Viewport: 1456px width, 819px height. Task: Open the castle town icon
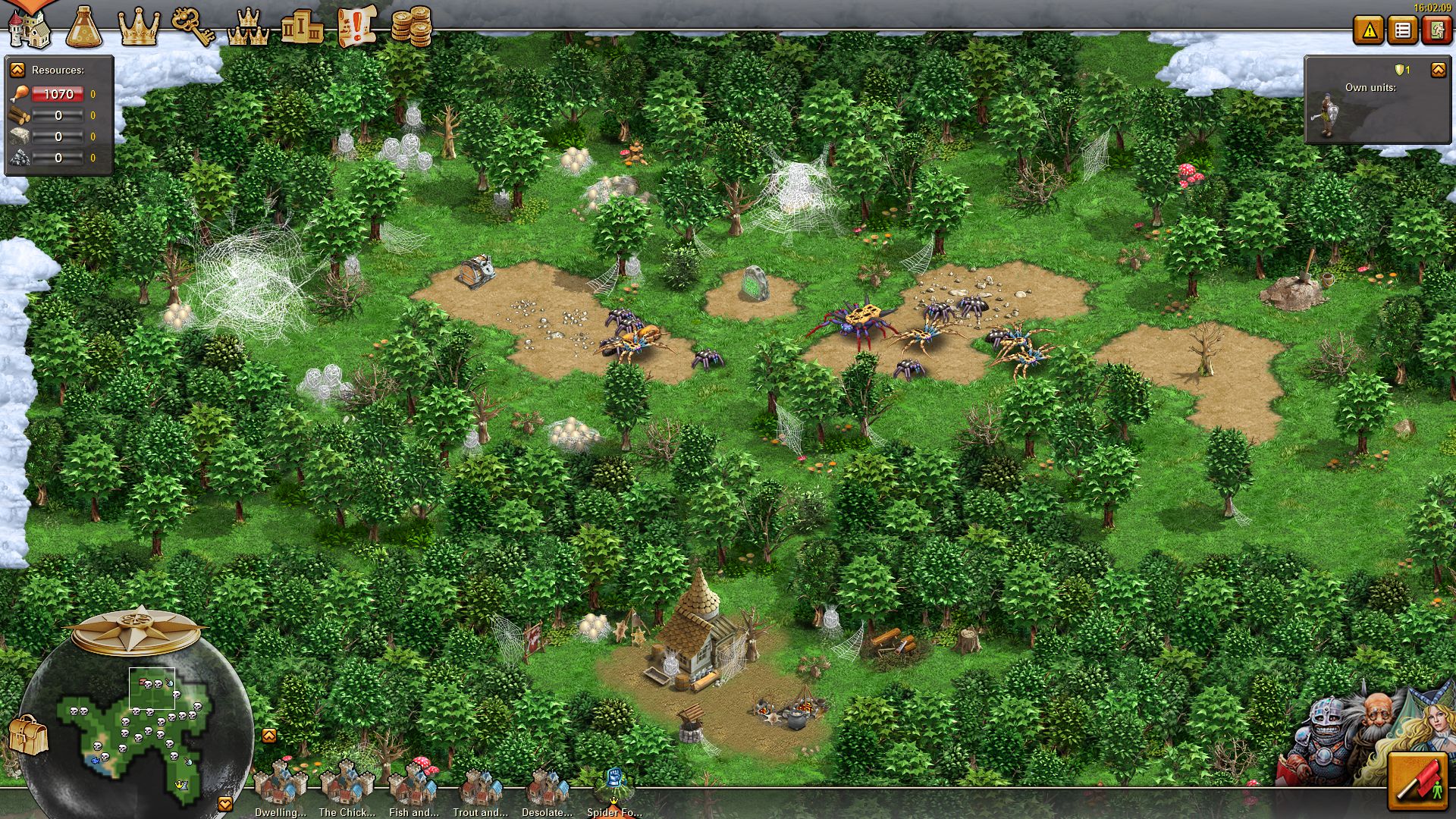pos(29,27)
